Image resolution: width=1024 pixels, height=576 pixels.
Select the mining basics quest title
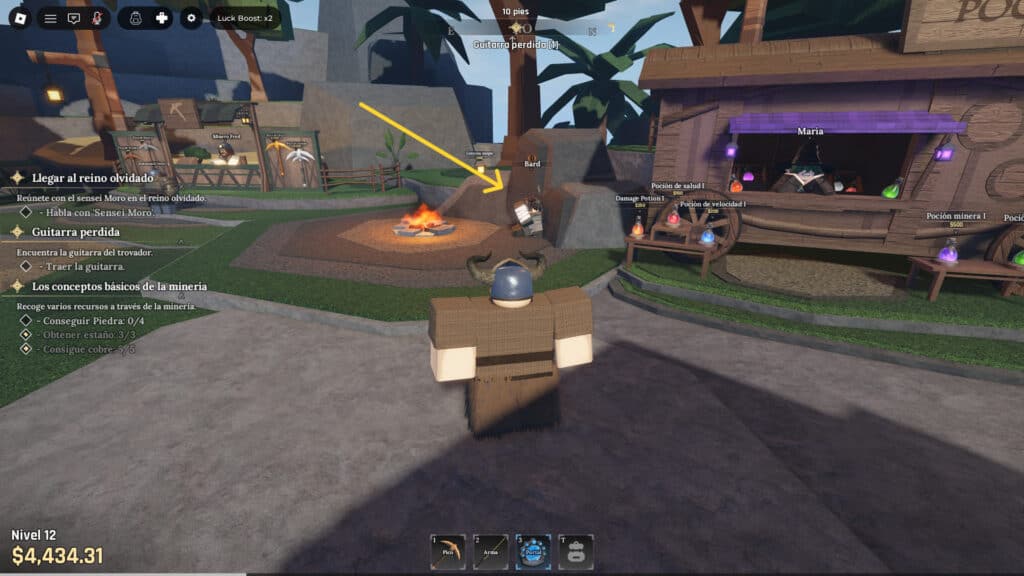[119, 286]
